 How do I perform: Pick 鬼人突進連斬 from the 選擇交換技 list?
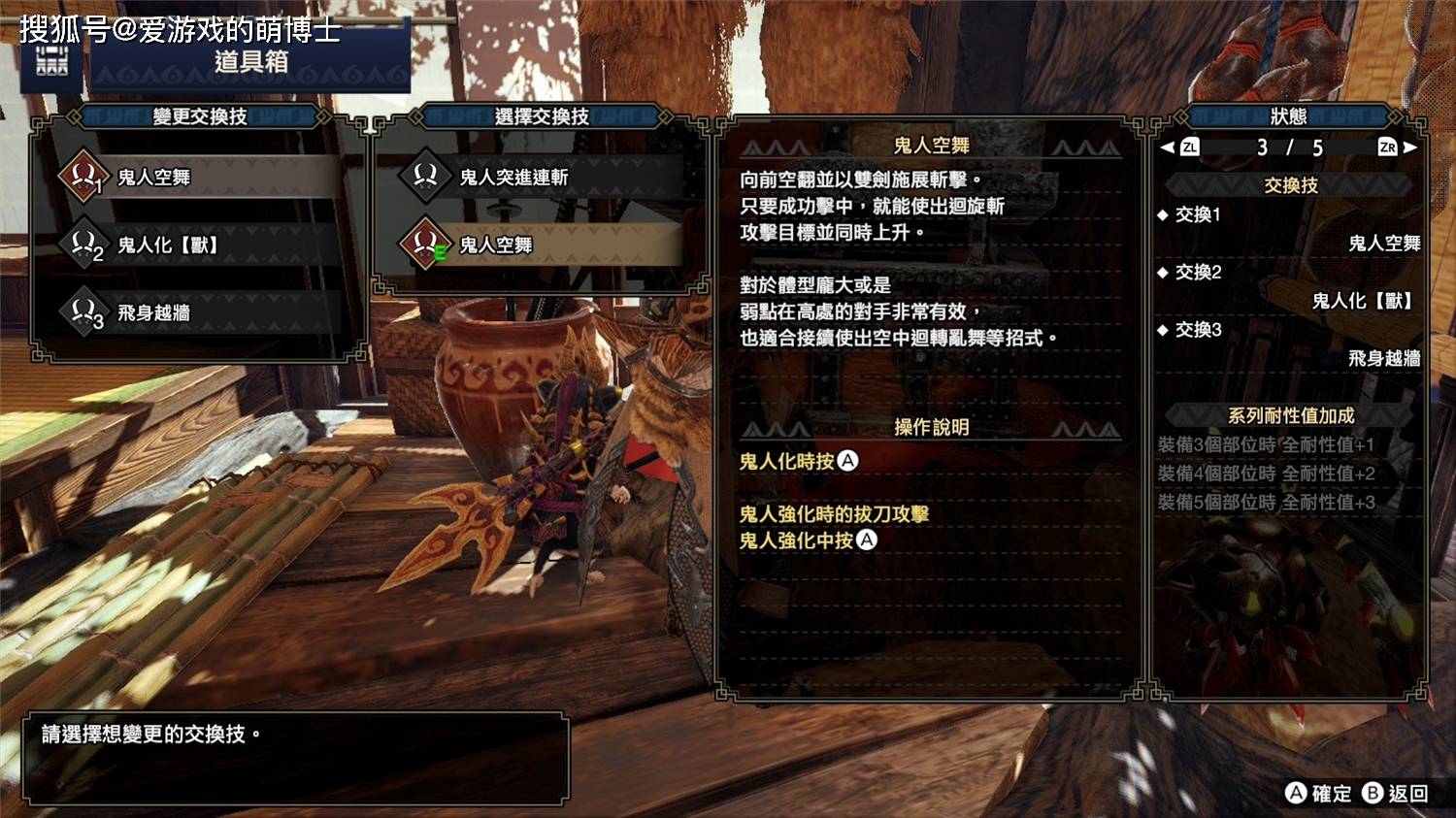pos(539,178)
